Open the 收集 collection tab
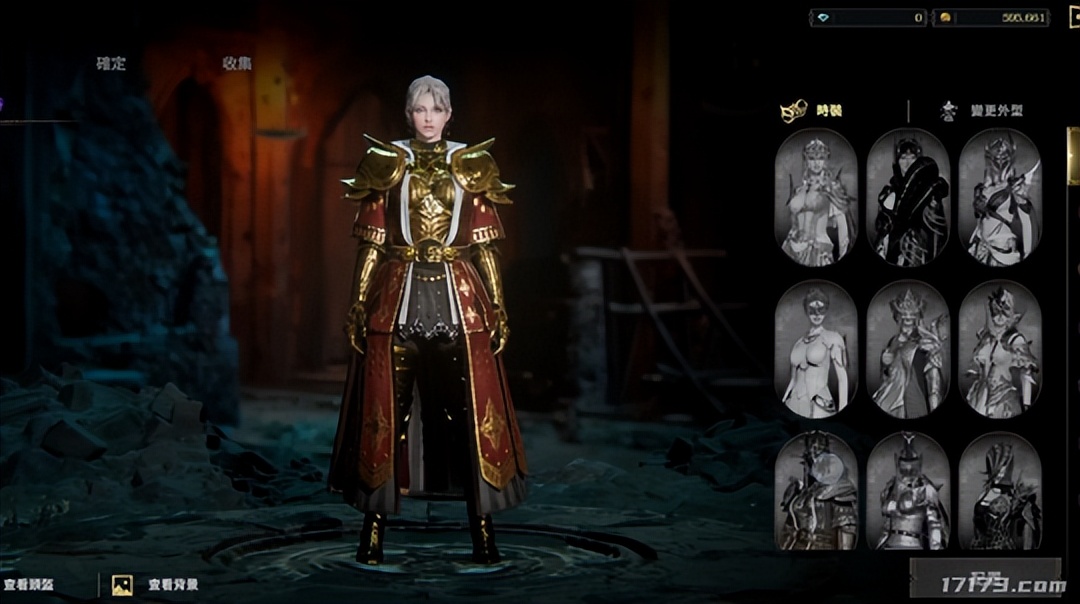 click(x=237, y=63)
